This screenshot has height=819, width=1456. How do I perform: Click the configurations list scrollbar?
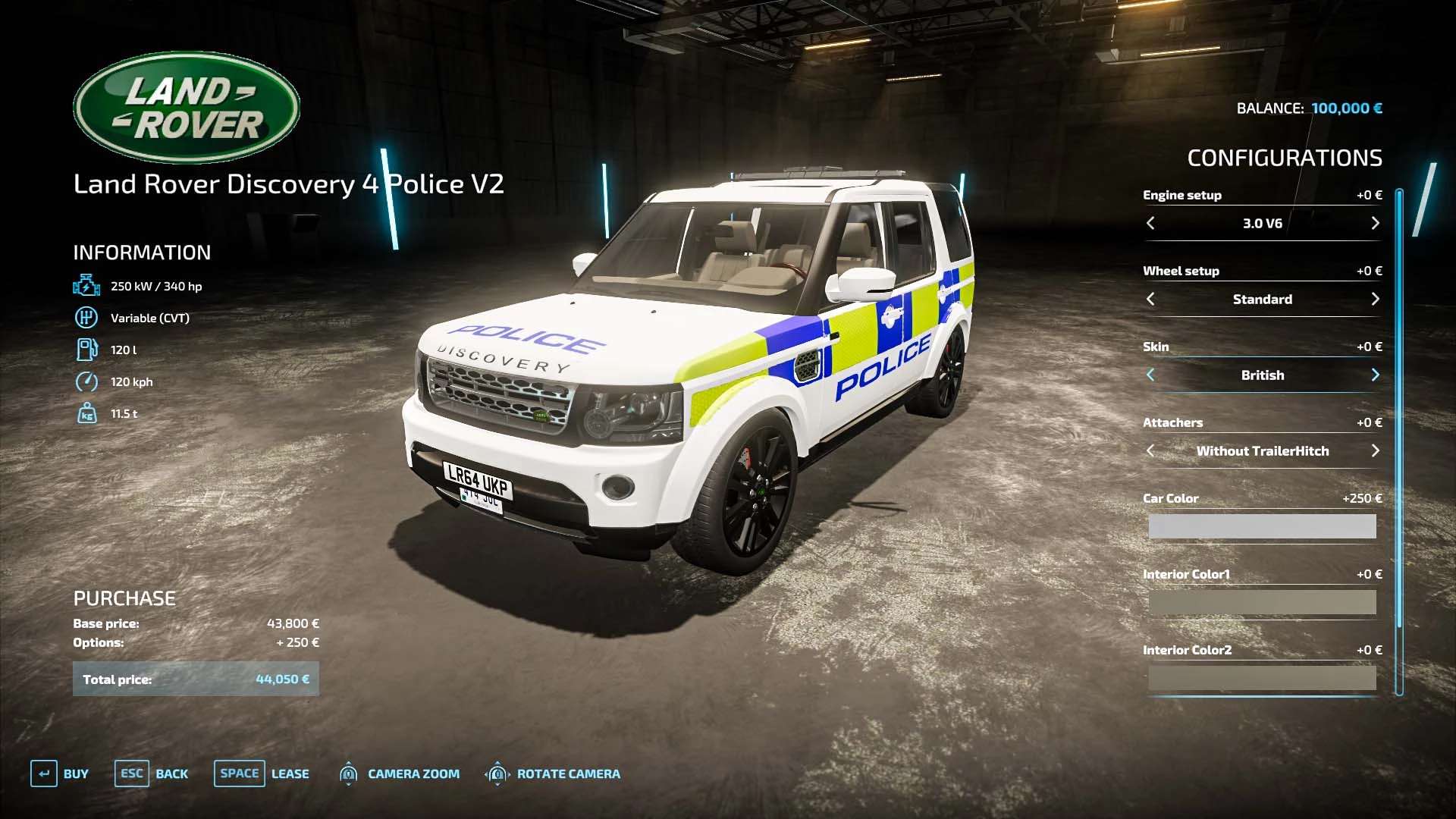point(1399,440)
